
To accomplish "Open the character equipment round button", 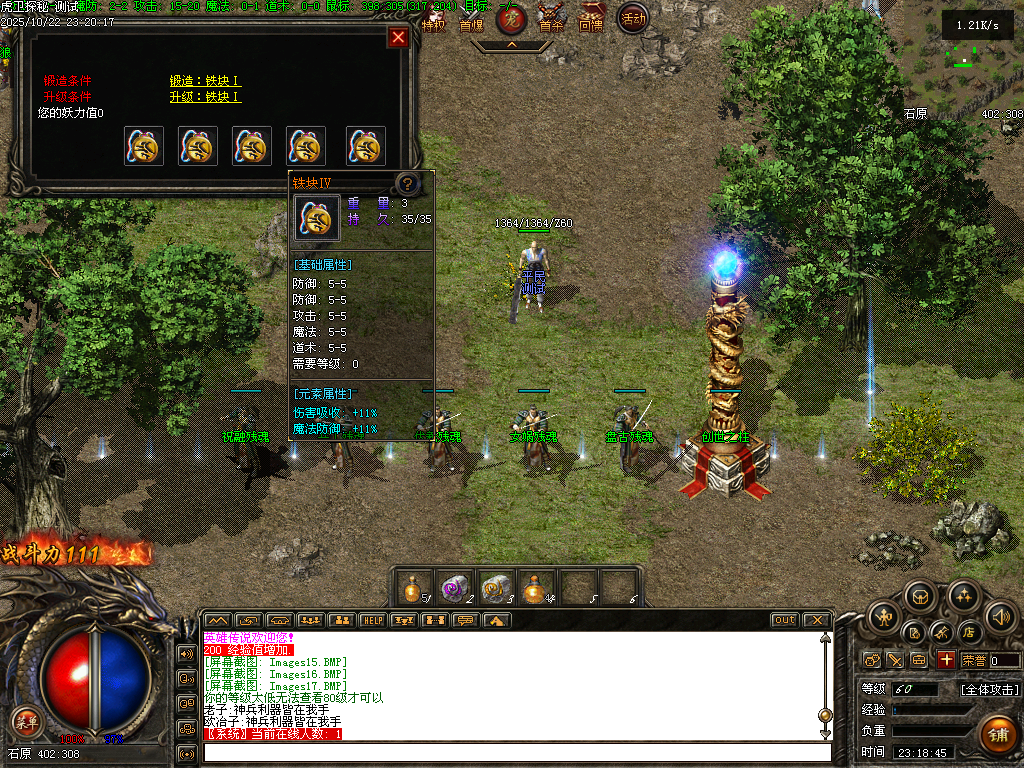I will (884, 616).
